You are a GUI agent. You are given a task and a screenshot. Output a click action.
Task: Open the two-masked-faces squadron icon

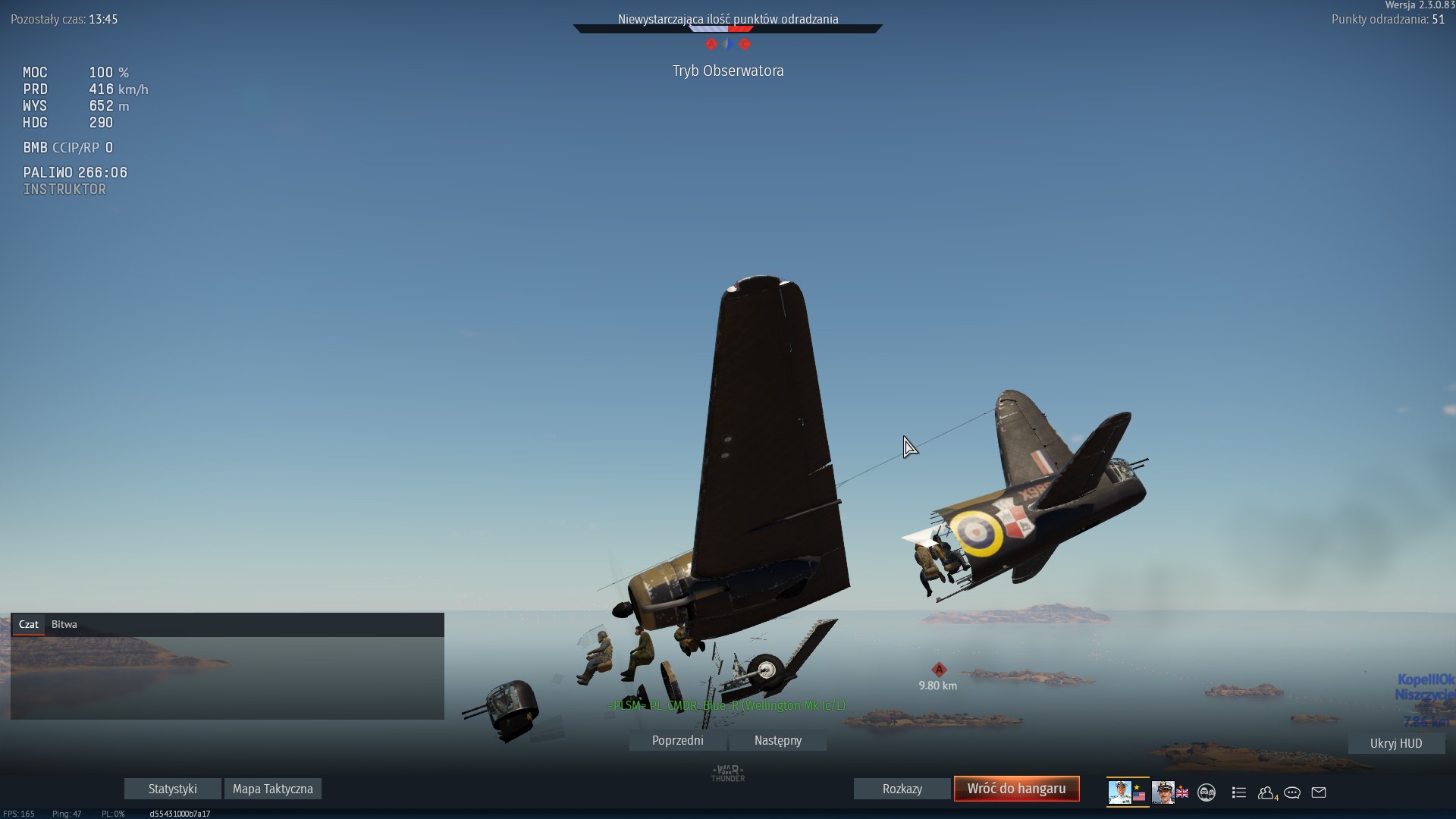(1207, 792)
